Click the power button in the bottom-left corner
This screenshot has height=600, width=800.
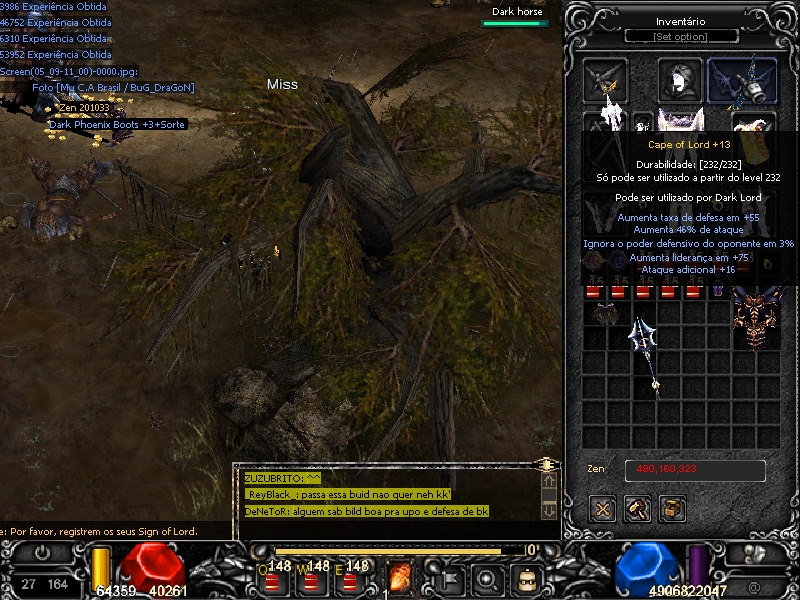[44, 552]
